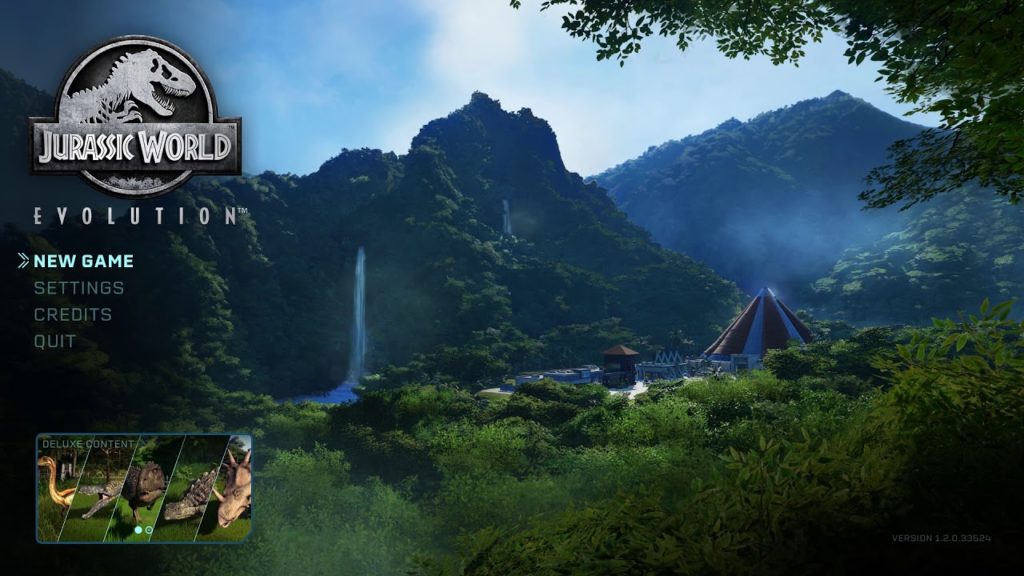Open the Settings menu
Viewport: 1024px width, 576px height.
[79, 288]
